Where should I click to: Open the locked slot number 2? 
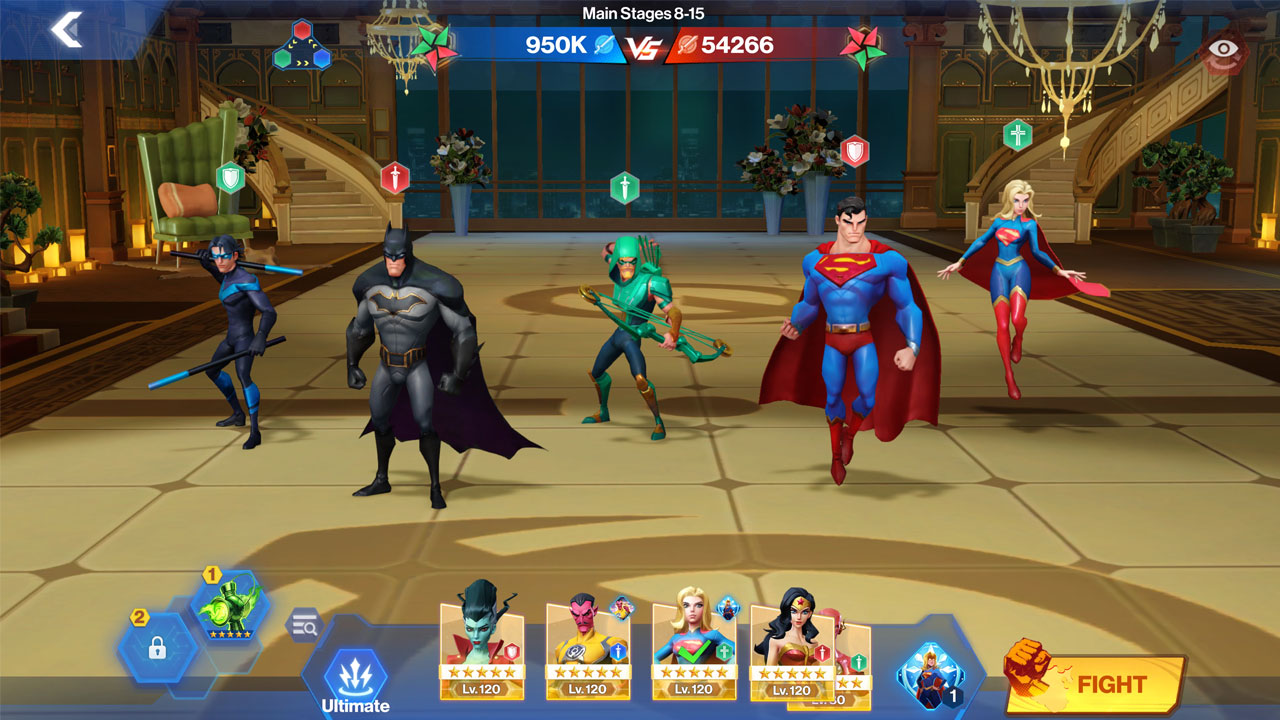click(x=156, y=648)
